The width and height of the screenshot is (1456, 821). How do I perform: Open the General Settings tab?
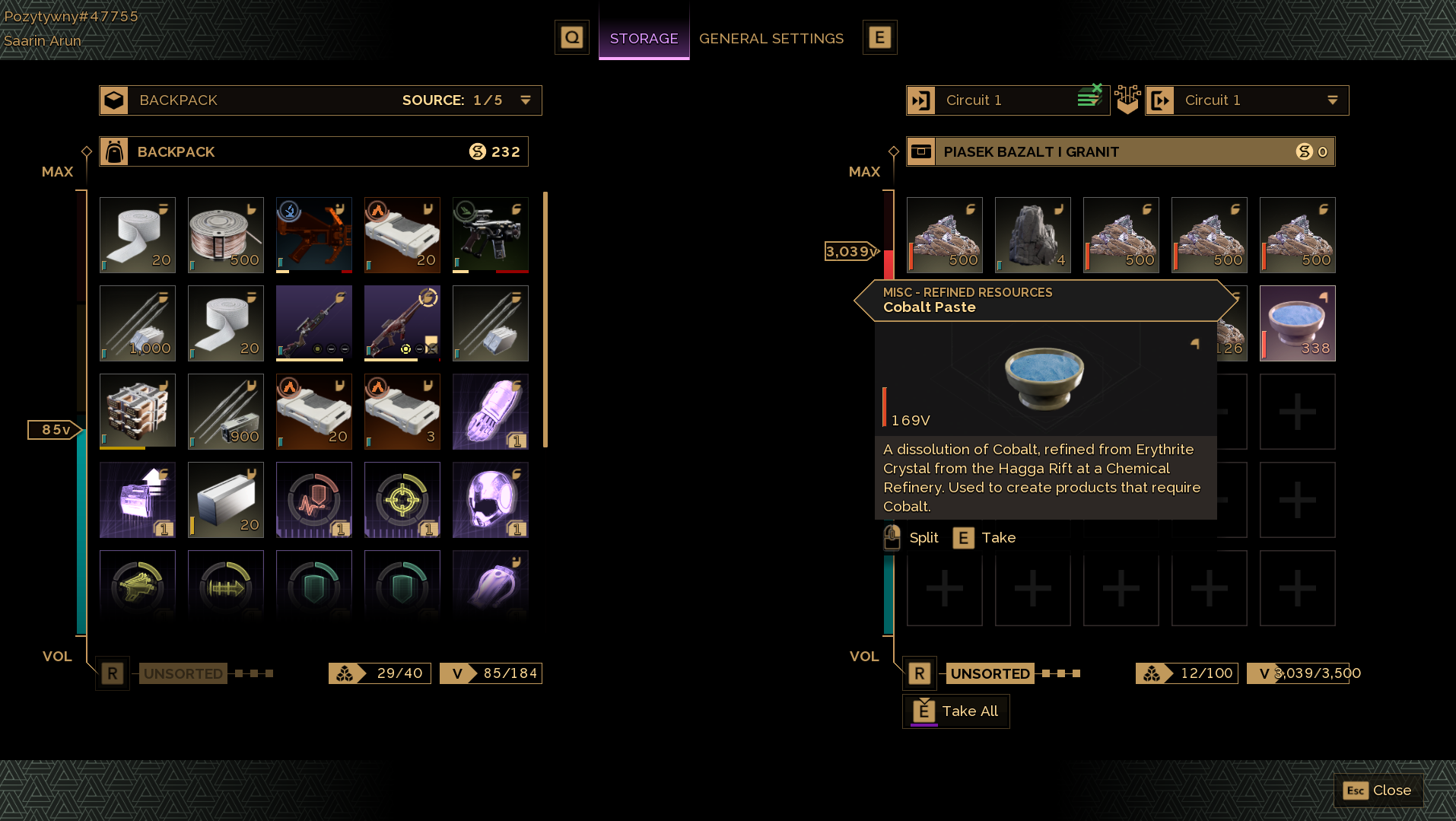pos(771,38)
